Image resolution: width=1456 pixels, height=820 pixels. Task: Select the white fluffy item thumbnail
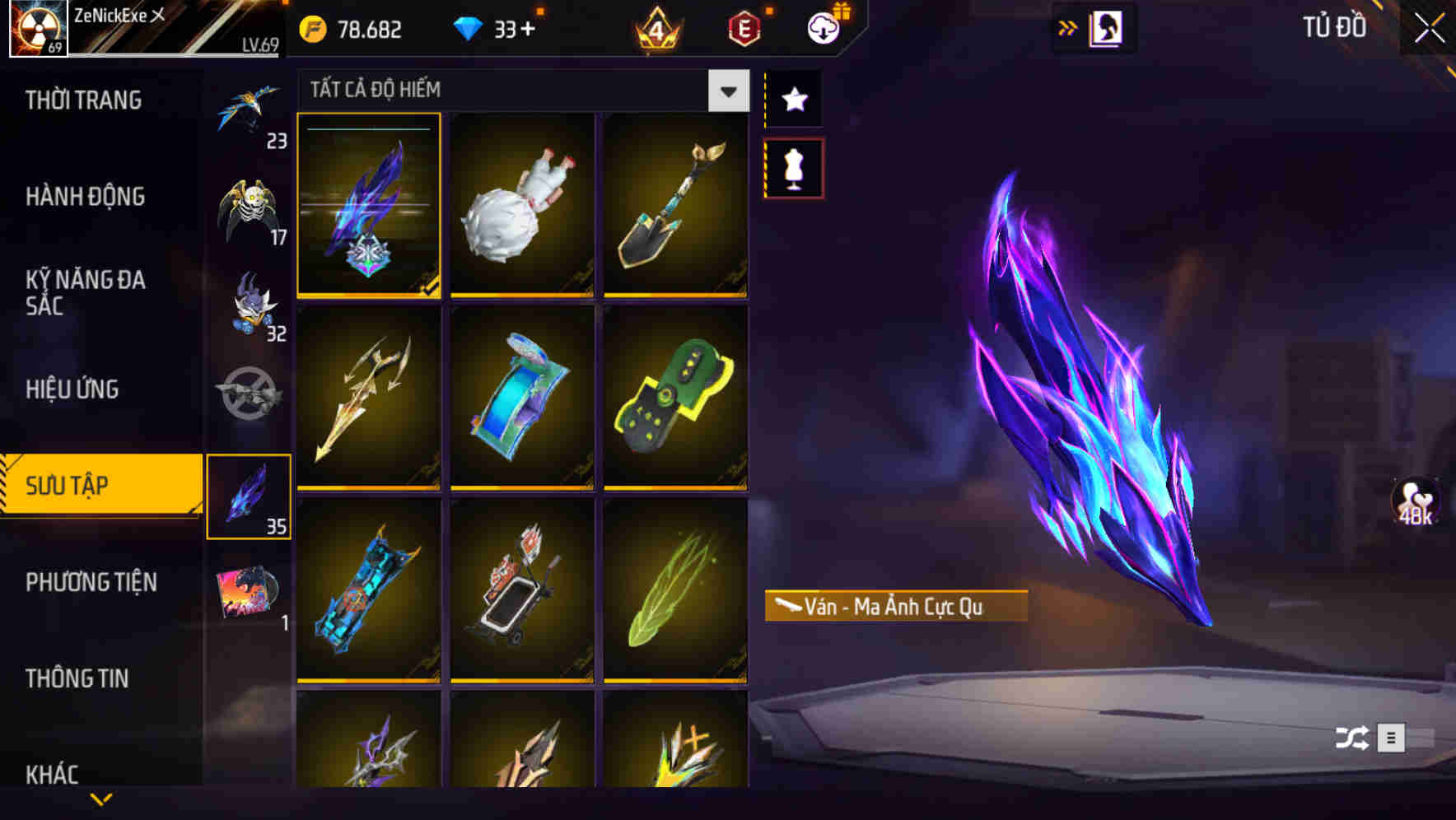coord(521,207)
